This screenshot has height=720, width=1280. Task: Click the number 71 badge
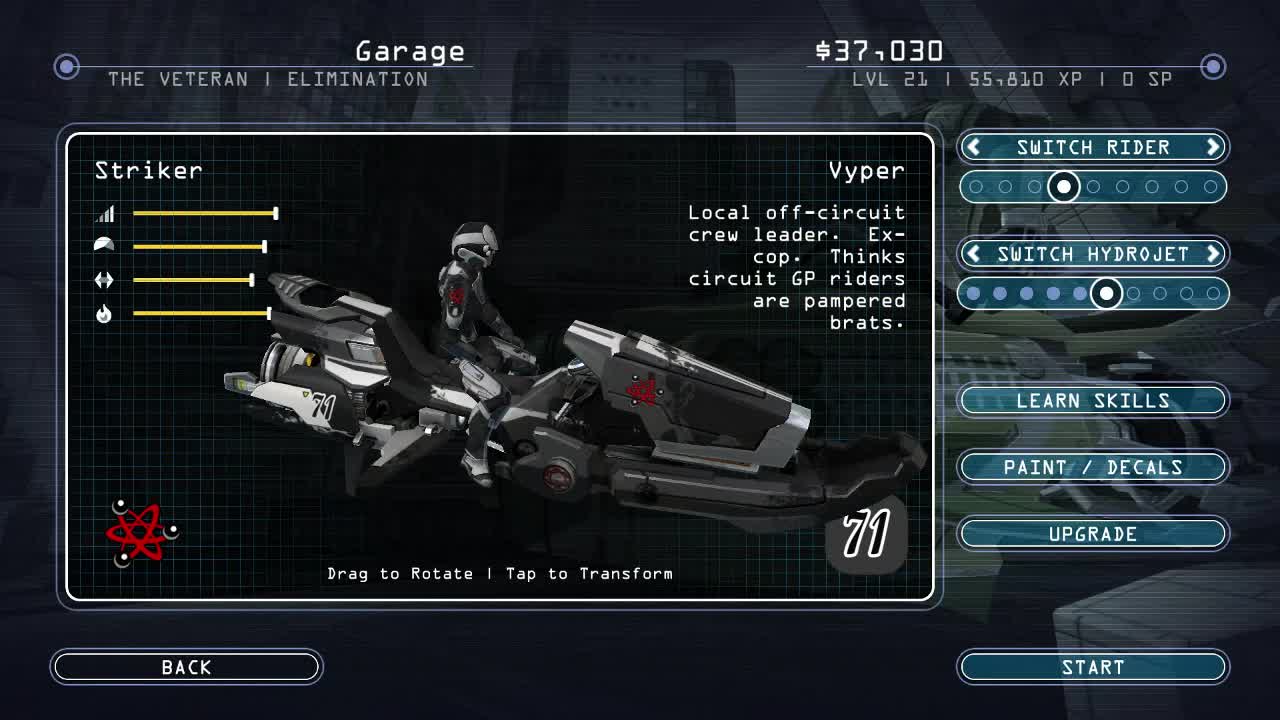[866, 534]
